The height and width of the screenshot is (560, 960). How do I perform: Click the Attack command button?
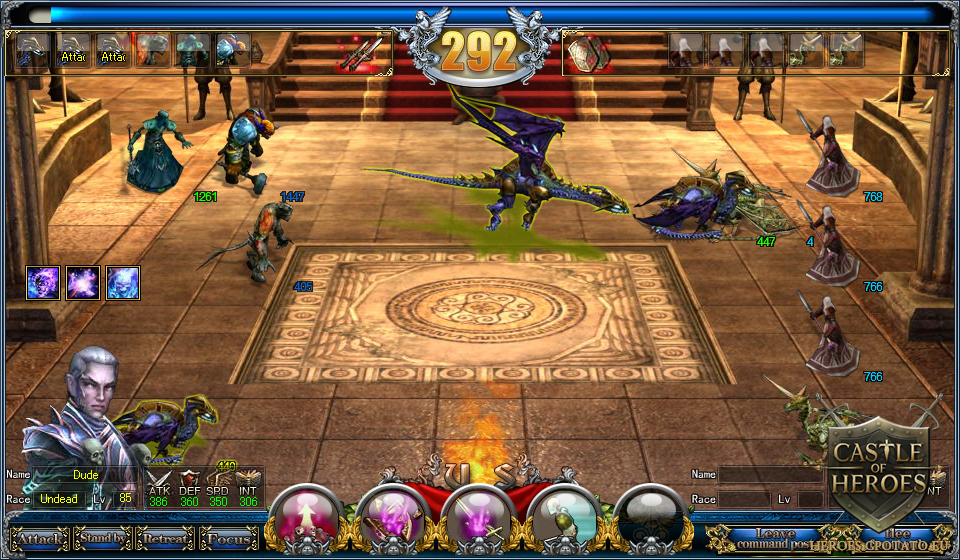pos(40,540)
